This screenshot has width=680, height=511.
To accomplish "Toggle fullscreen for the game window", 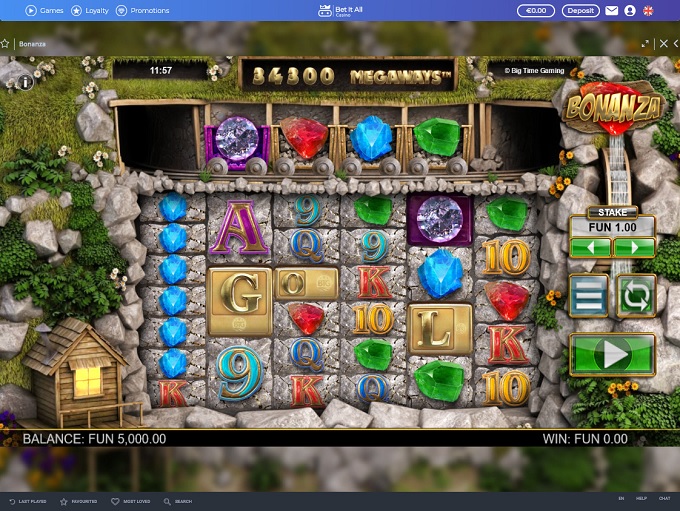I will pyautogui.click(x=645, y=44).
